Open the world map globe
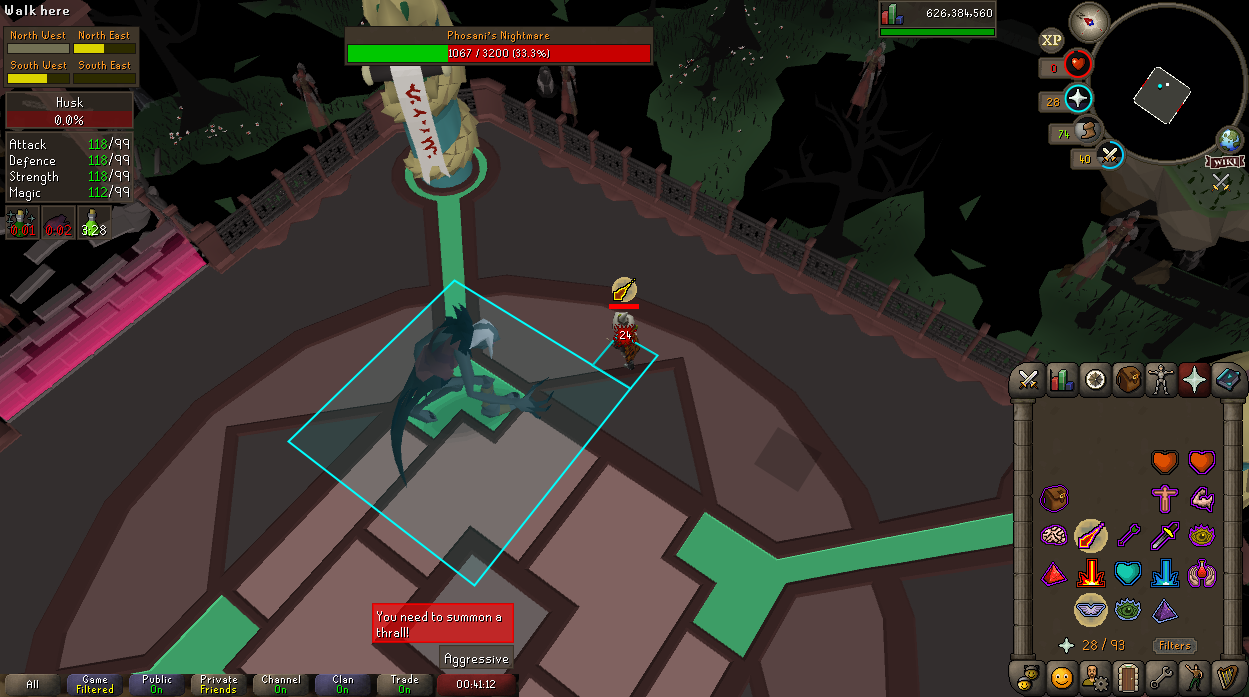The height and width of the screenshot is (697, 1249). (1230, 140)
